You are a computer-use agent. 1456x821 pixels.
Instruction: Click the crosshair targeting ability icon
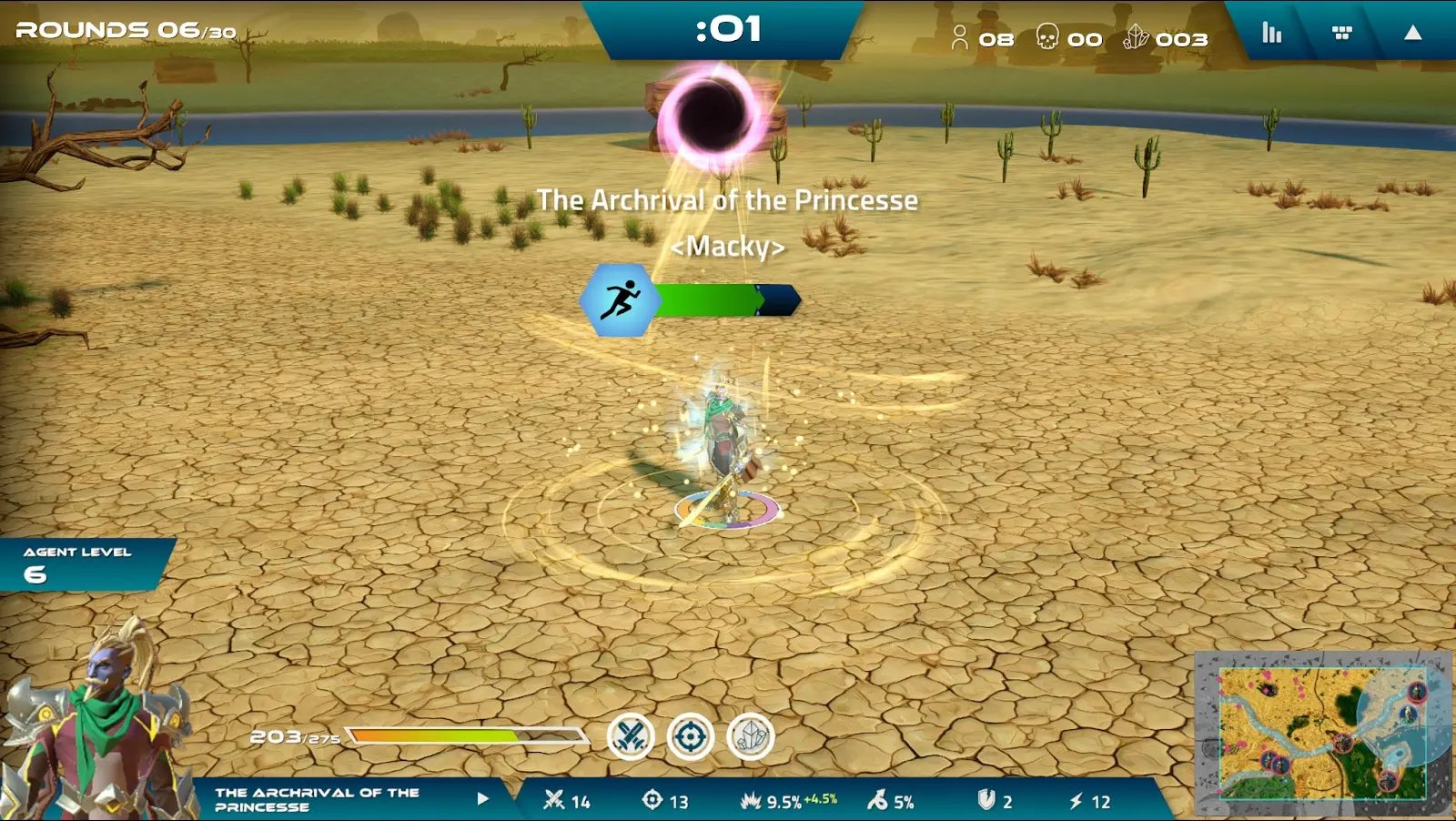[693, 736]
